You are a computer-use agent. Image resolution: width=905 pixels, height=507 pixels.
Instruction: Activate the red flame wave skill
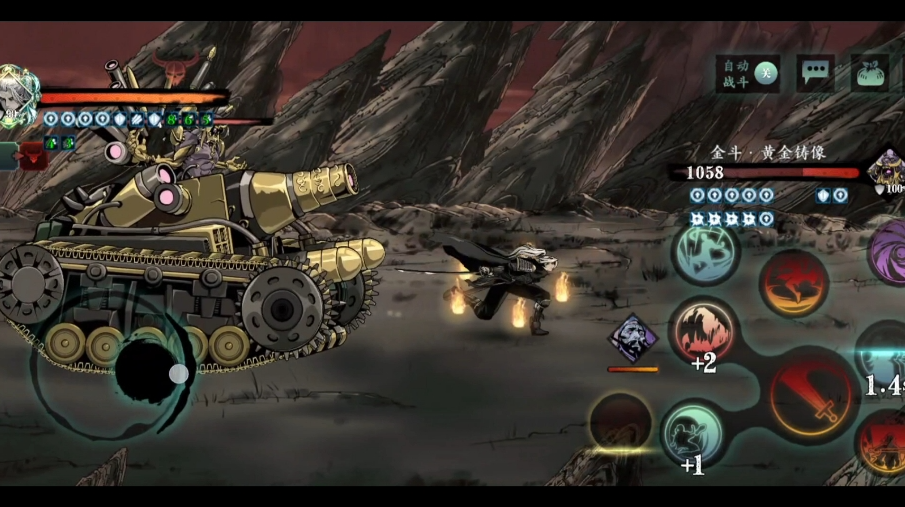point(793,283)
